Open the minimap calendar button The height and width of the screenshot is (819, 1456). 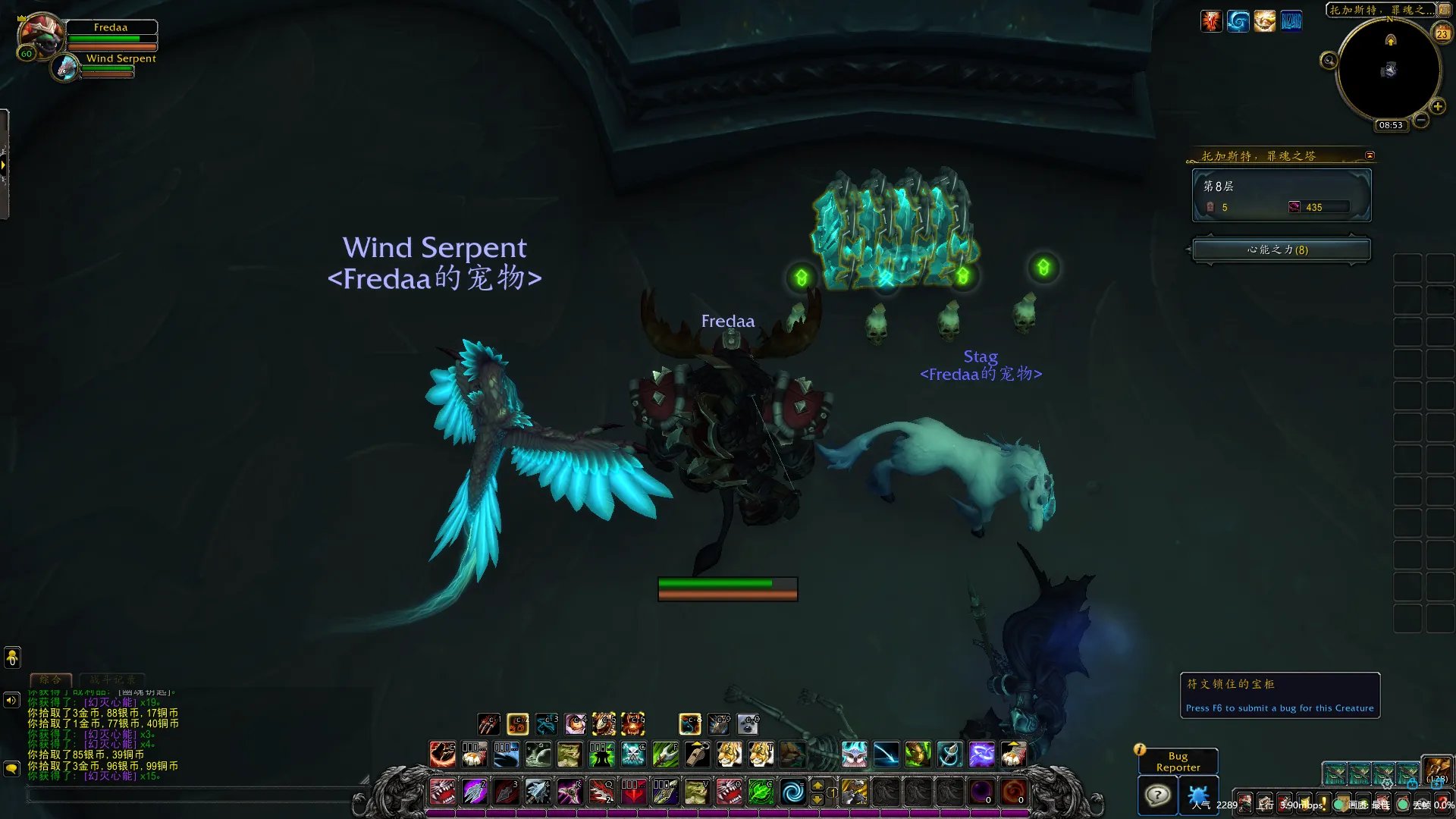[1442, 33]
